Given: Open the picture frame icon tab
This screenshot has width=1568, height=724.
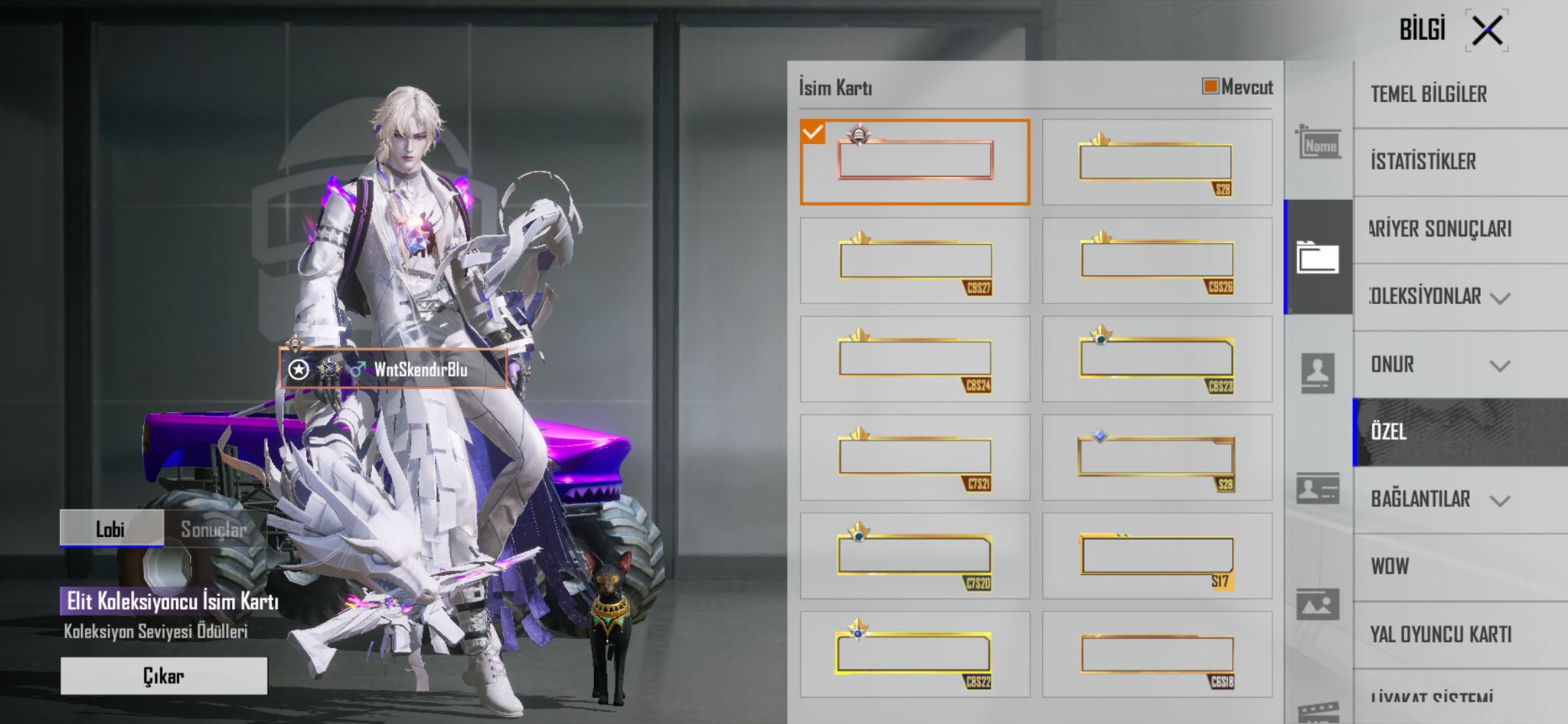Looking at the screenshot, I should coord(1318,604).
